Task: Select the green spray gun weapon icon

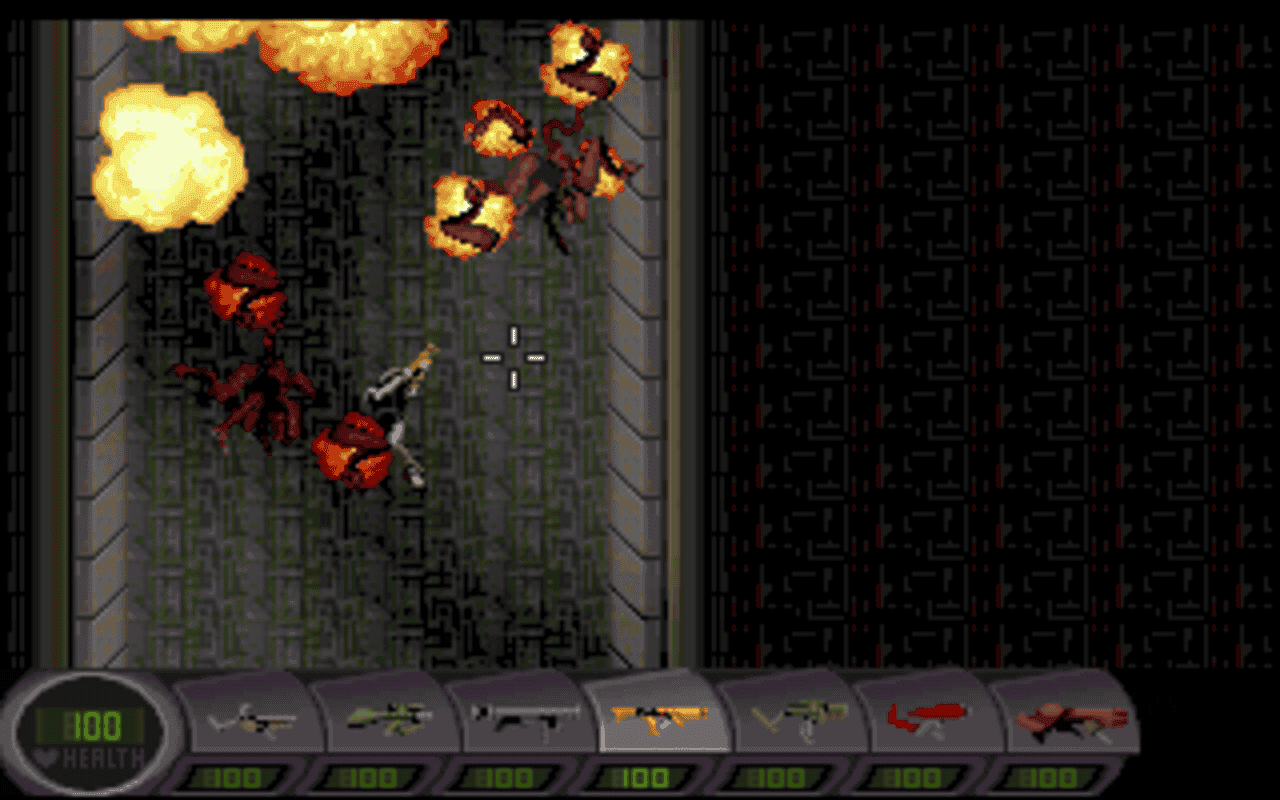Action: tap(795, 715)
